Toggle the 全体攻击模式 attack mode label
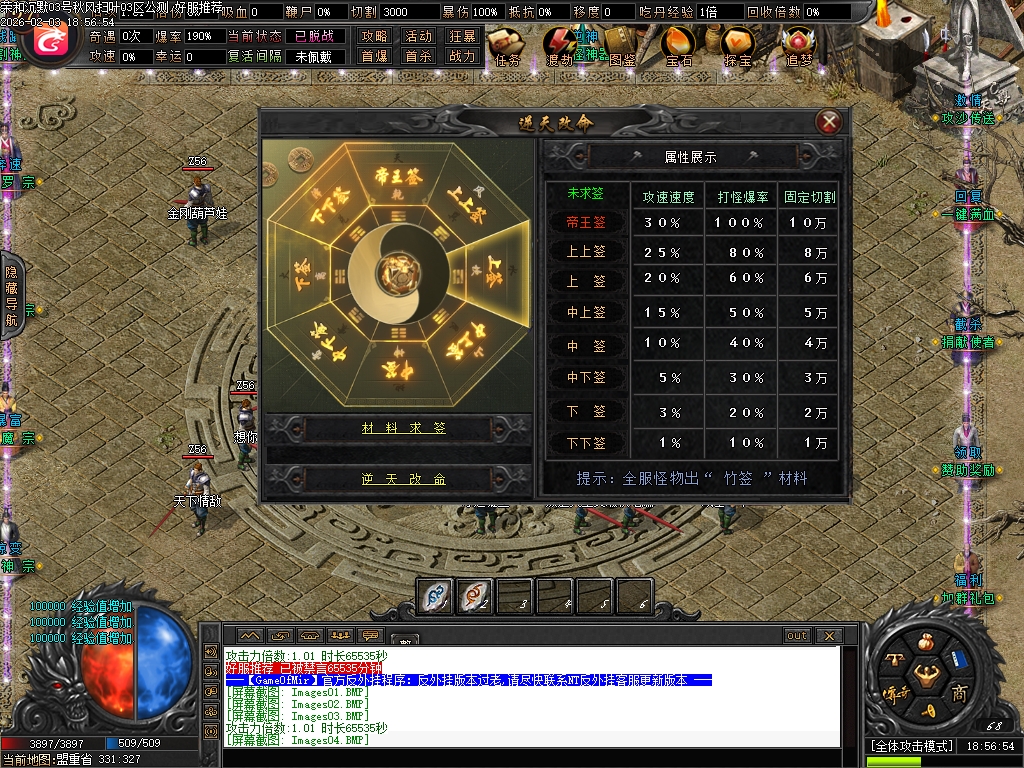Screen dimensions: 1024x768 click(909, 746)
